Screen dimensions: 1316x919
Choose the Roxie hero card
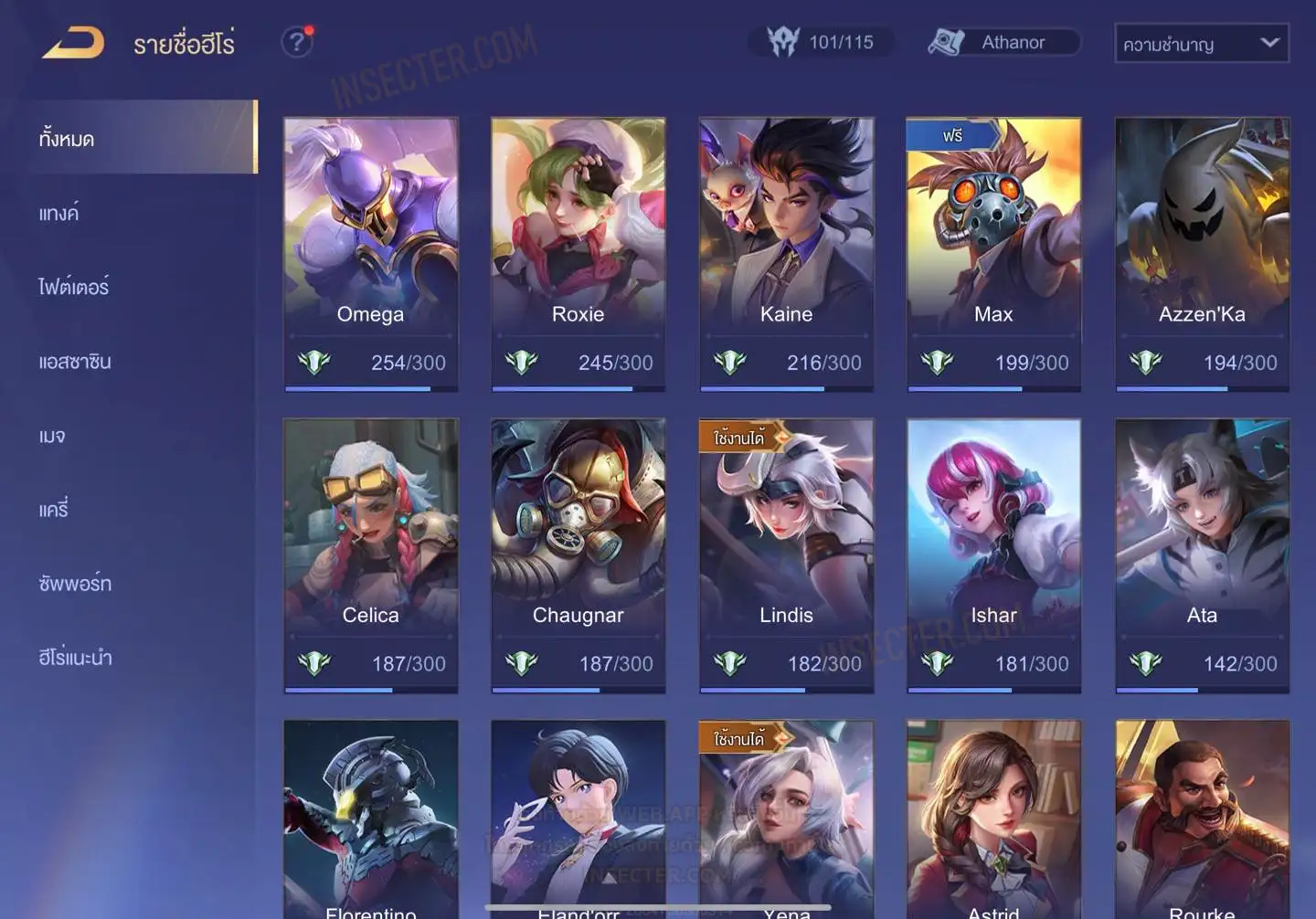tap(578, 254)
